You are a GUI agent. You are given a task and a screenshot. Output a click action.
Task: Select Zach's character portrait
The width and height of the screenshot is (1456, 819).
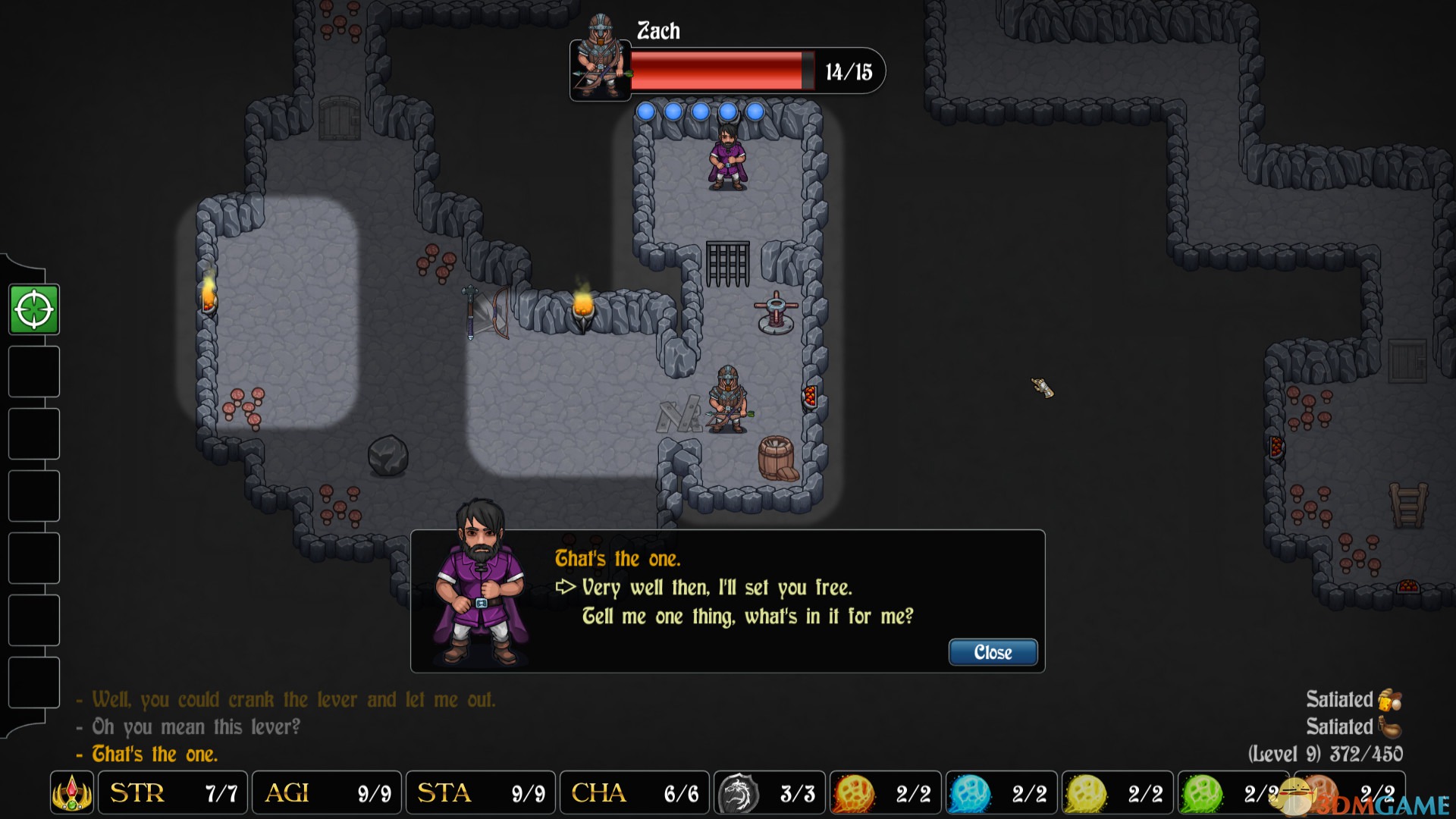[600, 59]
